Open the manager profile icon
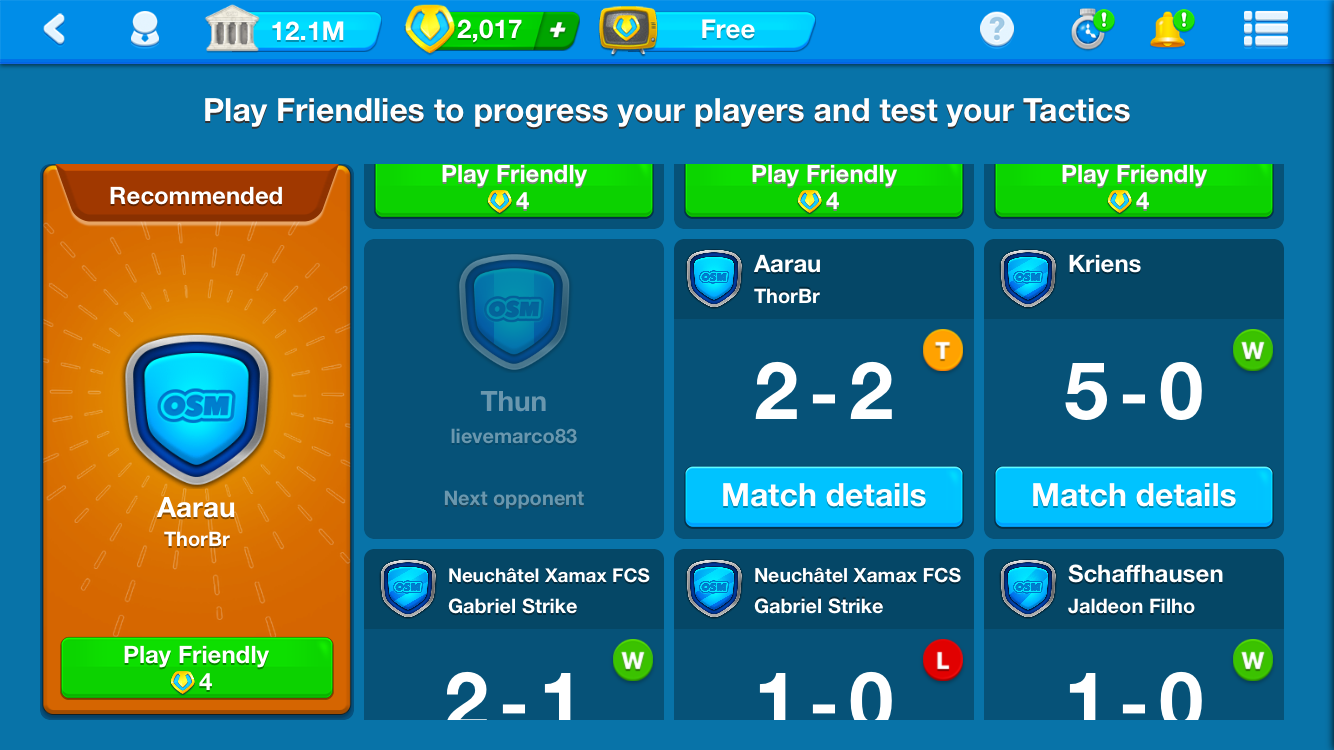The width and height of the screenshot is (1334, 750). click(x=146, y=30)
